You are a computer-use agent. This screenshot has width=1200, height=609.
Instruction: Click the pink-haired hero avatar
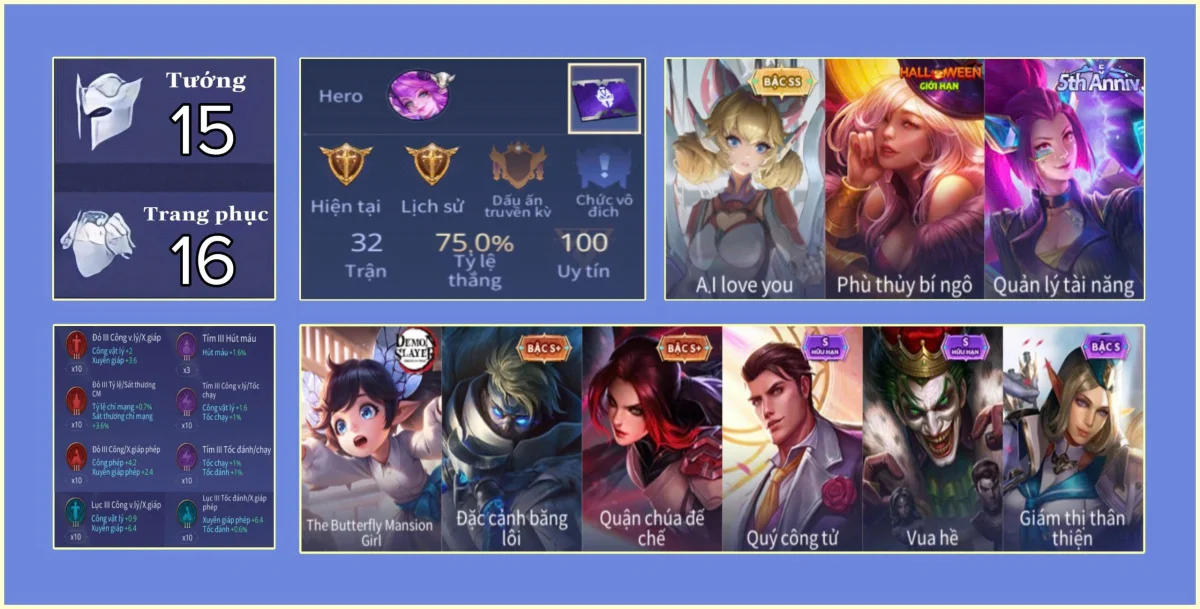coord(418,95)
